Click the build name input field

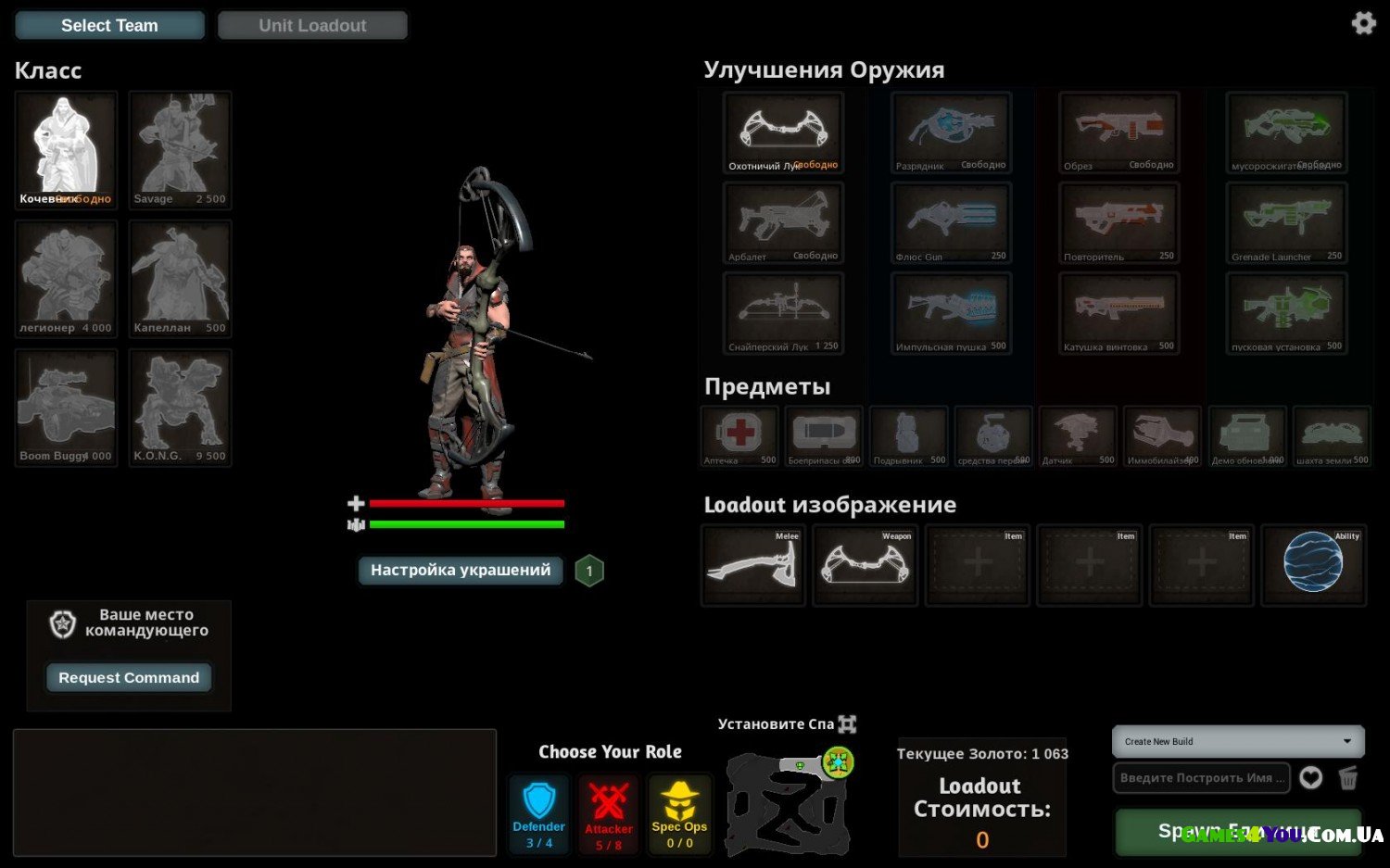(1201, 778)
